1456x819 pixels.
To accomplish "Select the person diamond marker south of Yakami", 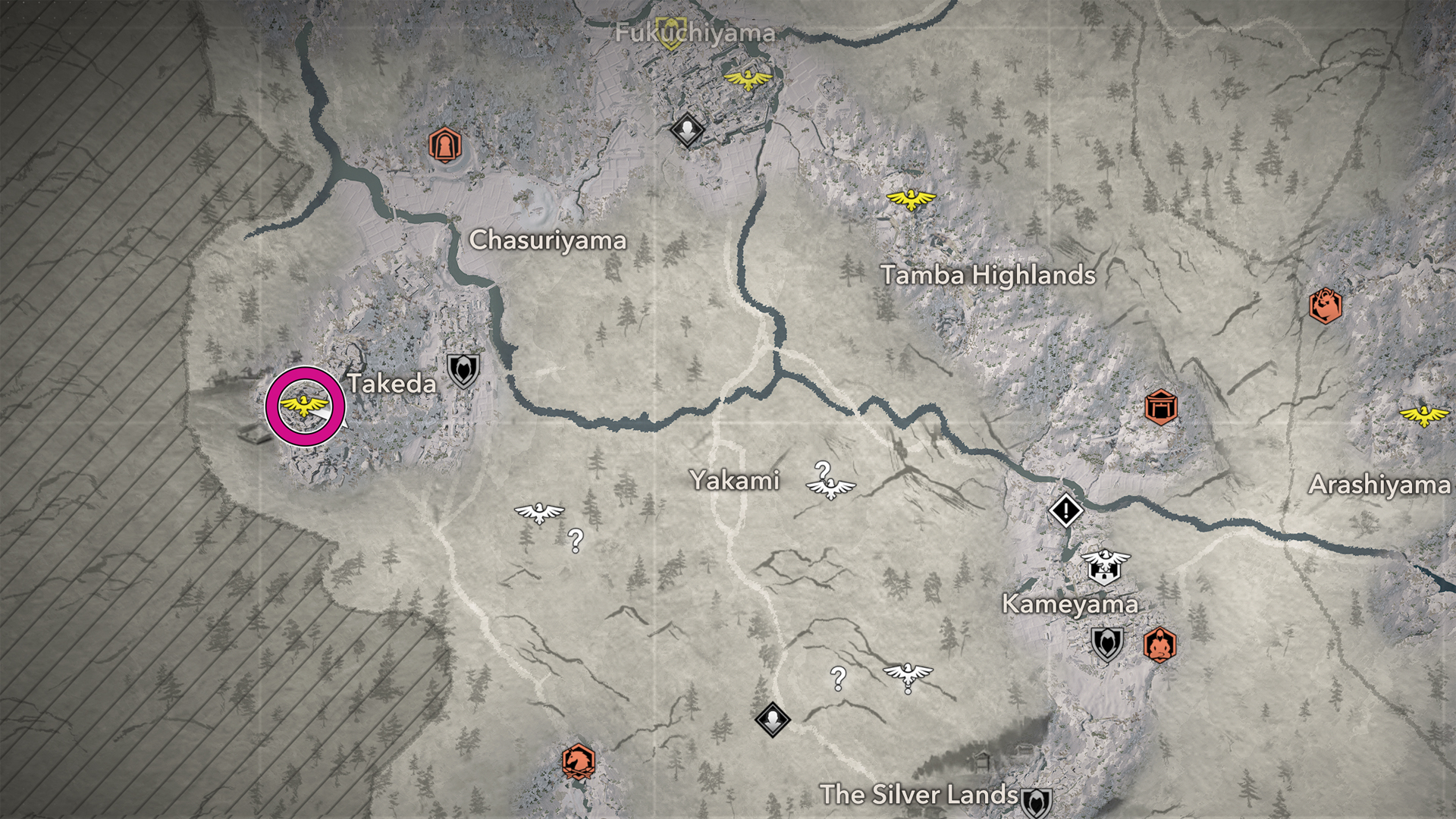I will pos(773,718).
